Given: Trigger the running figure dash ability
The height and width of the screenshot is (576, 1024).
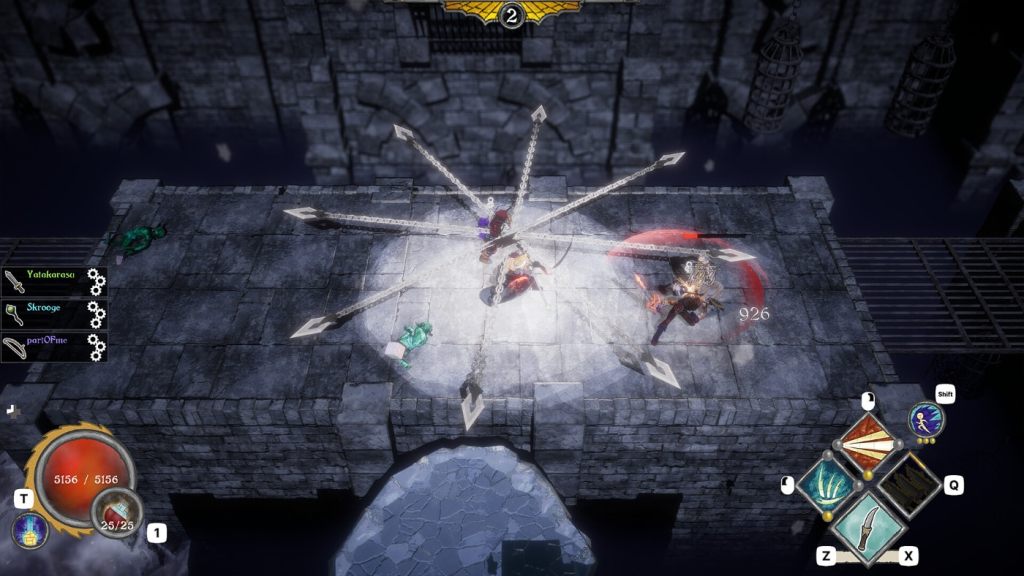Looking at the screenshot, I should coord(927,420).
